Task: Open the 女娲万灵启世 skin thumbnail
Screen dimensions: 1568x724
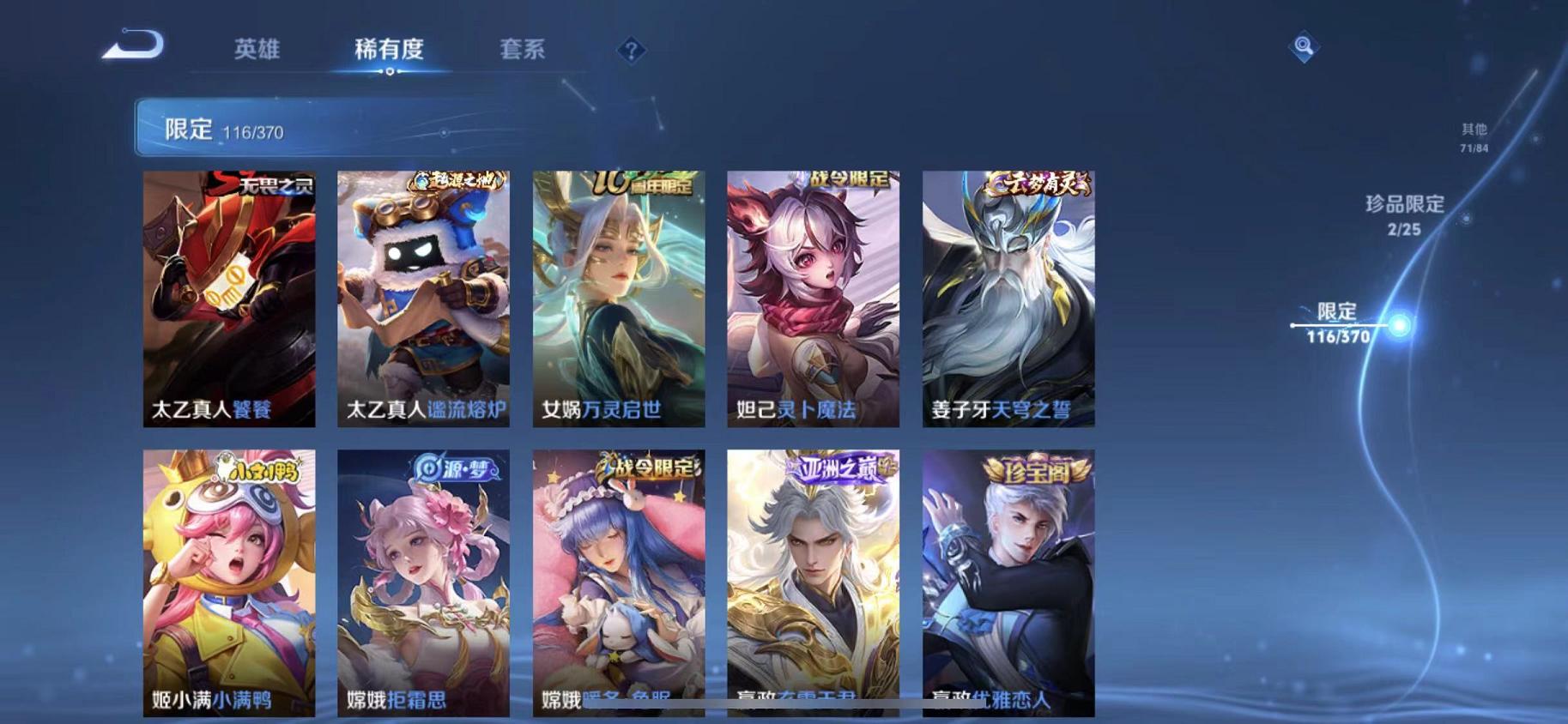Action: point(620,296)
